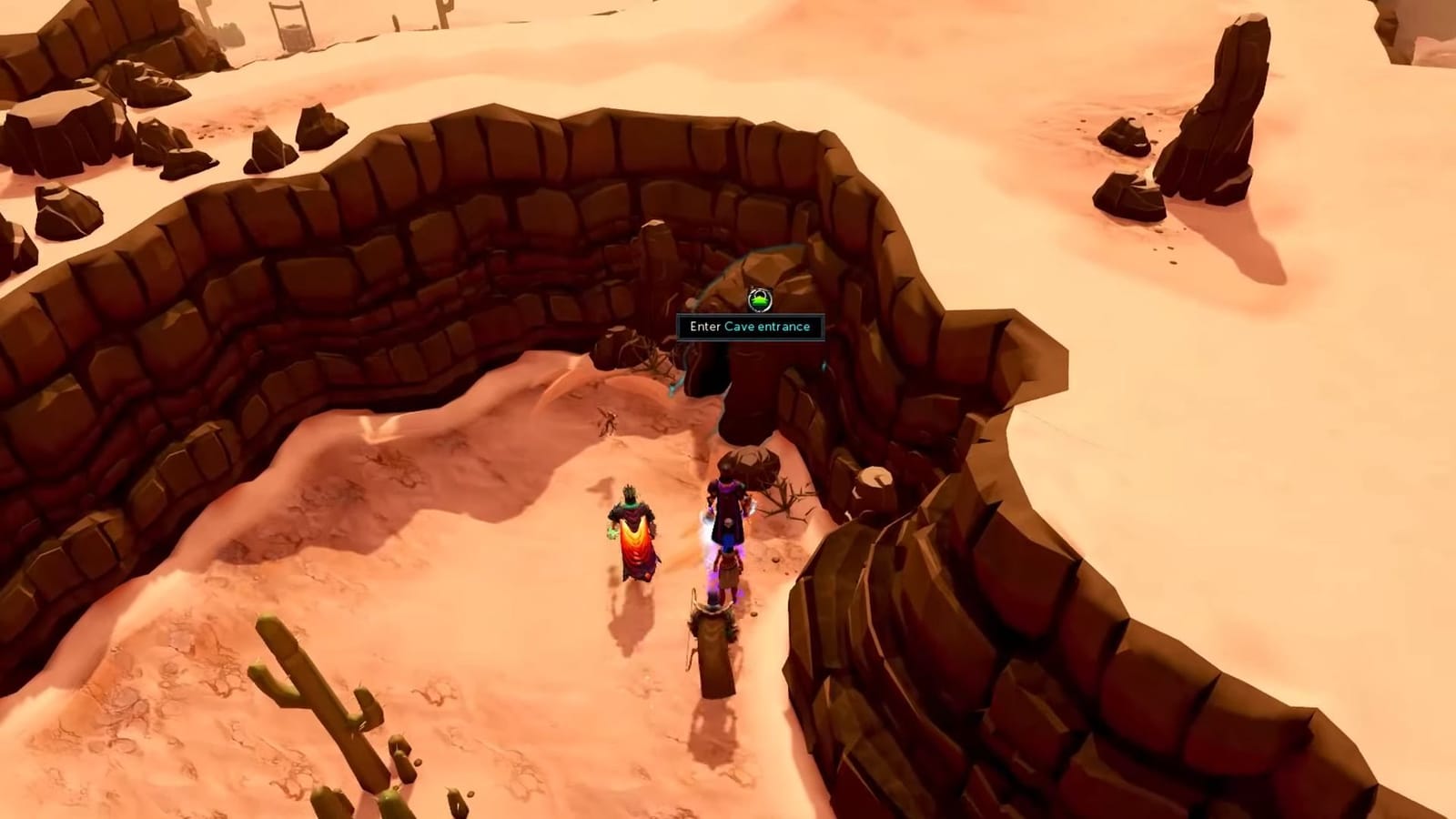The width and height of the screenshot is (1456, 819).
Task: Select the NPC in the tan skirt
Action: pos(728,569)
